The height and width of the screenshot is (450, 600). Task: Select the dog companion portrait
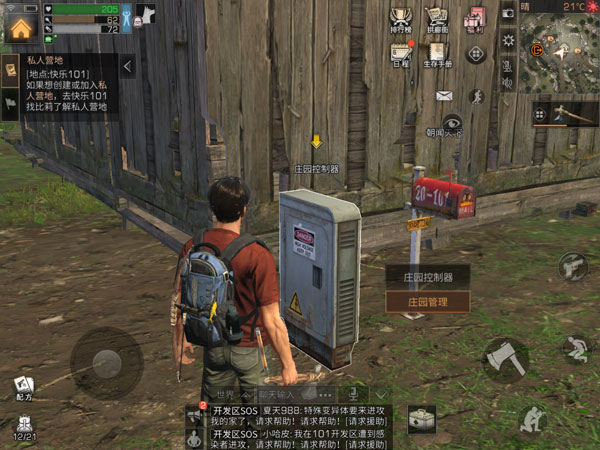[x=148, y=14]
